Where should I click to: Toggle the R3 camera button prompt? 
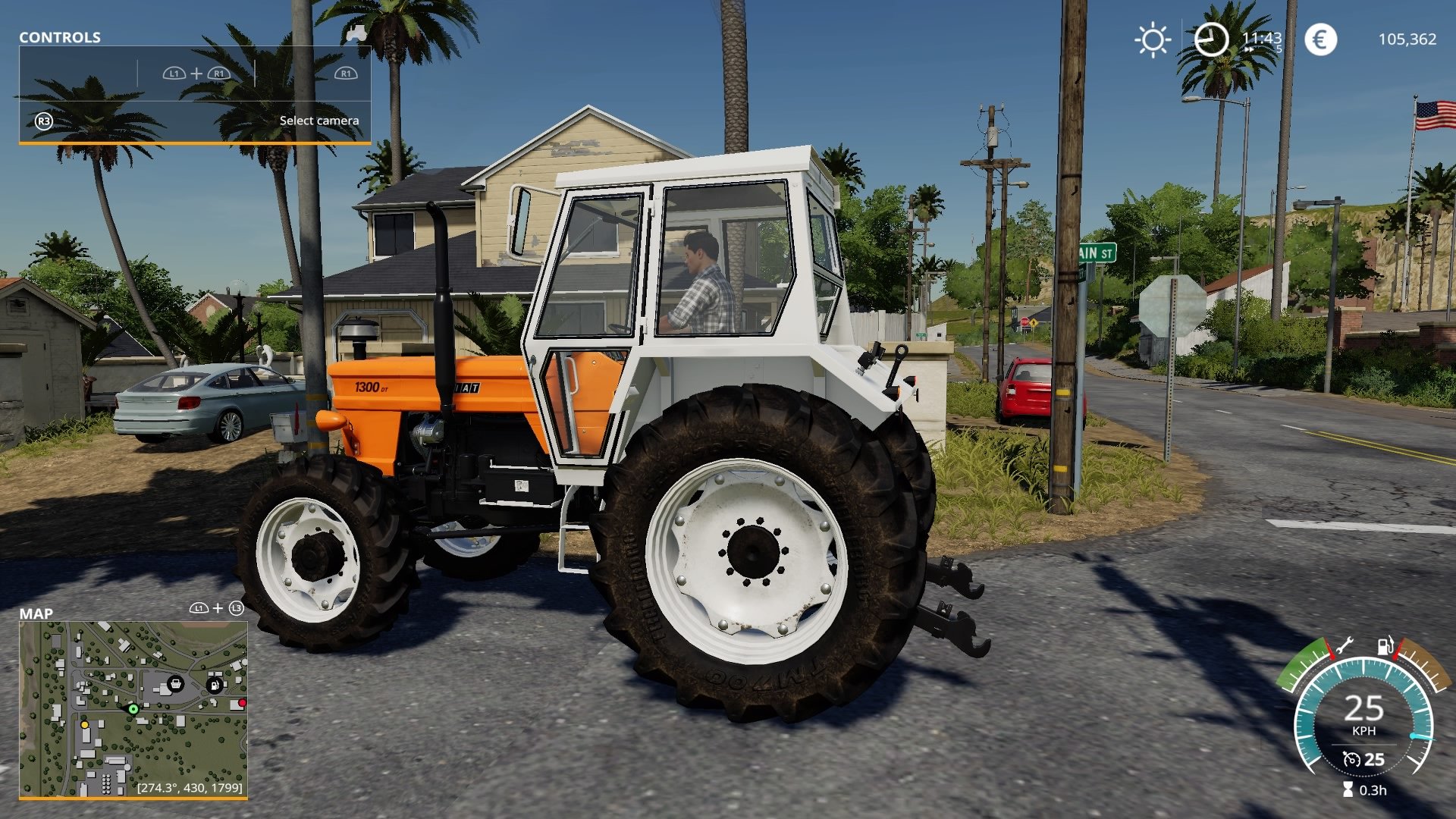click(43, 120)
